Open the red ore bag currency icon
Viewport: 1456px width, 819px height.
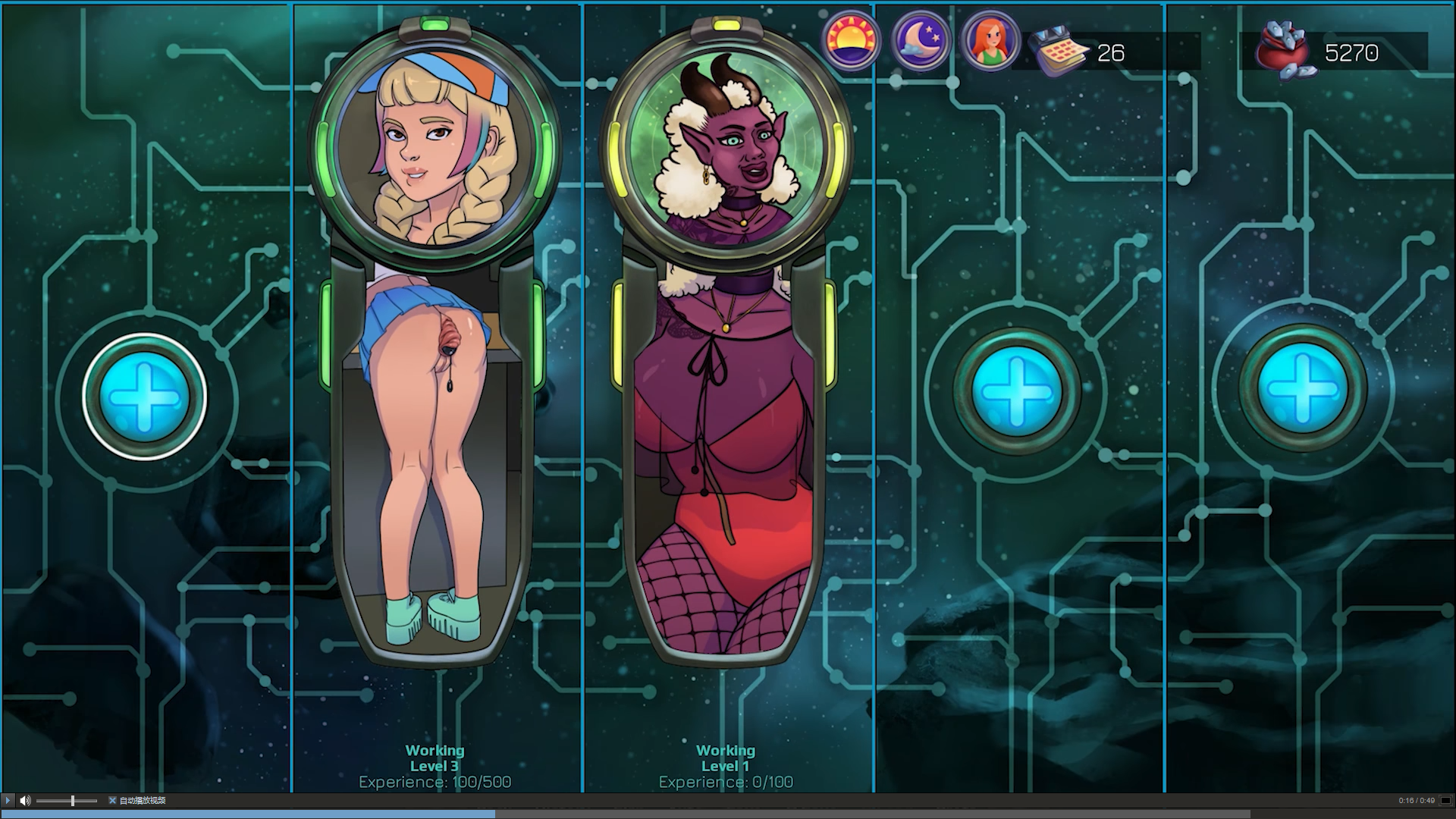pos(1287,50)
